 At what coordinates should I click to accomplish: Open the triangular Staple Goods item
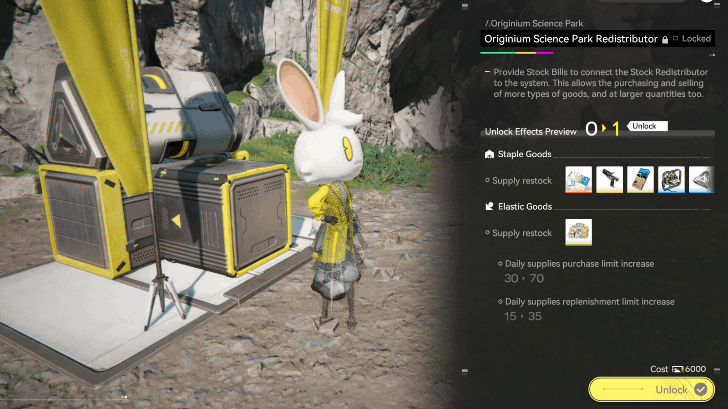point(701,179)
